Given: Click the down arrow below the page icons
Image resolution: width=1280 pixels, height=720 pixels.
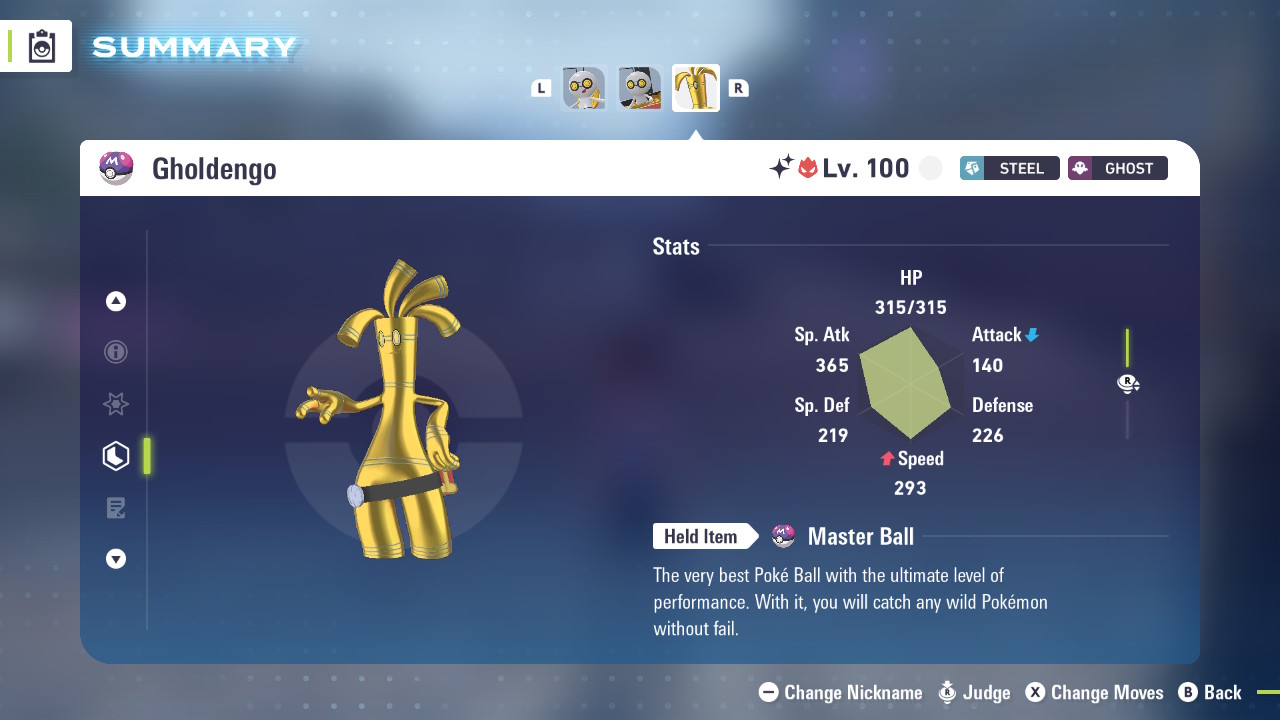Looking at the screenshot, I should click(116, 559).
